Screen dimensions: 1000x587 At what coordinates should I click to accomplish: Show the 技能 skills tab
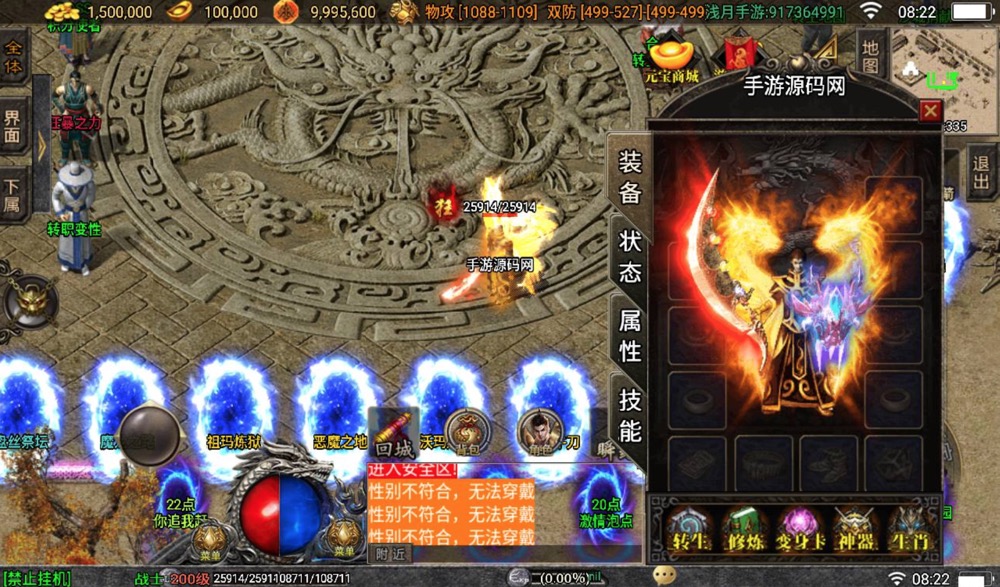[x=630, y=414]
